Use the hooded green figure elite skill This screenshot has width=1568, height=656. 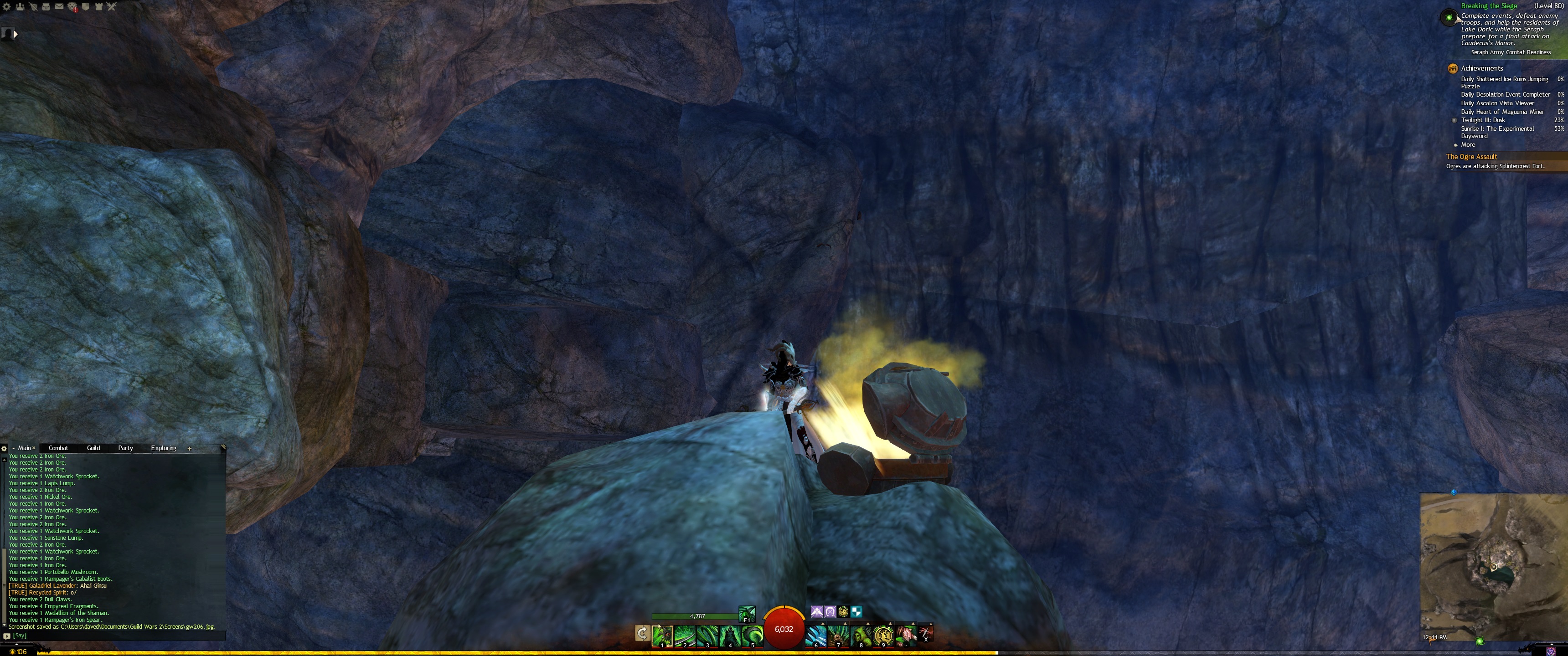[860, 635]
